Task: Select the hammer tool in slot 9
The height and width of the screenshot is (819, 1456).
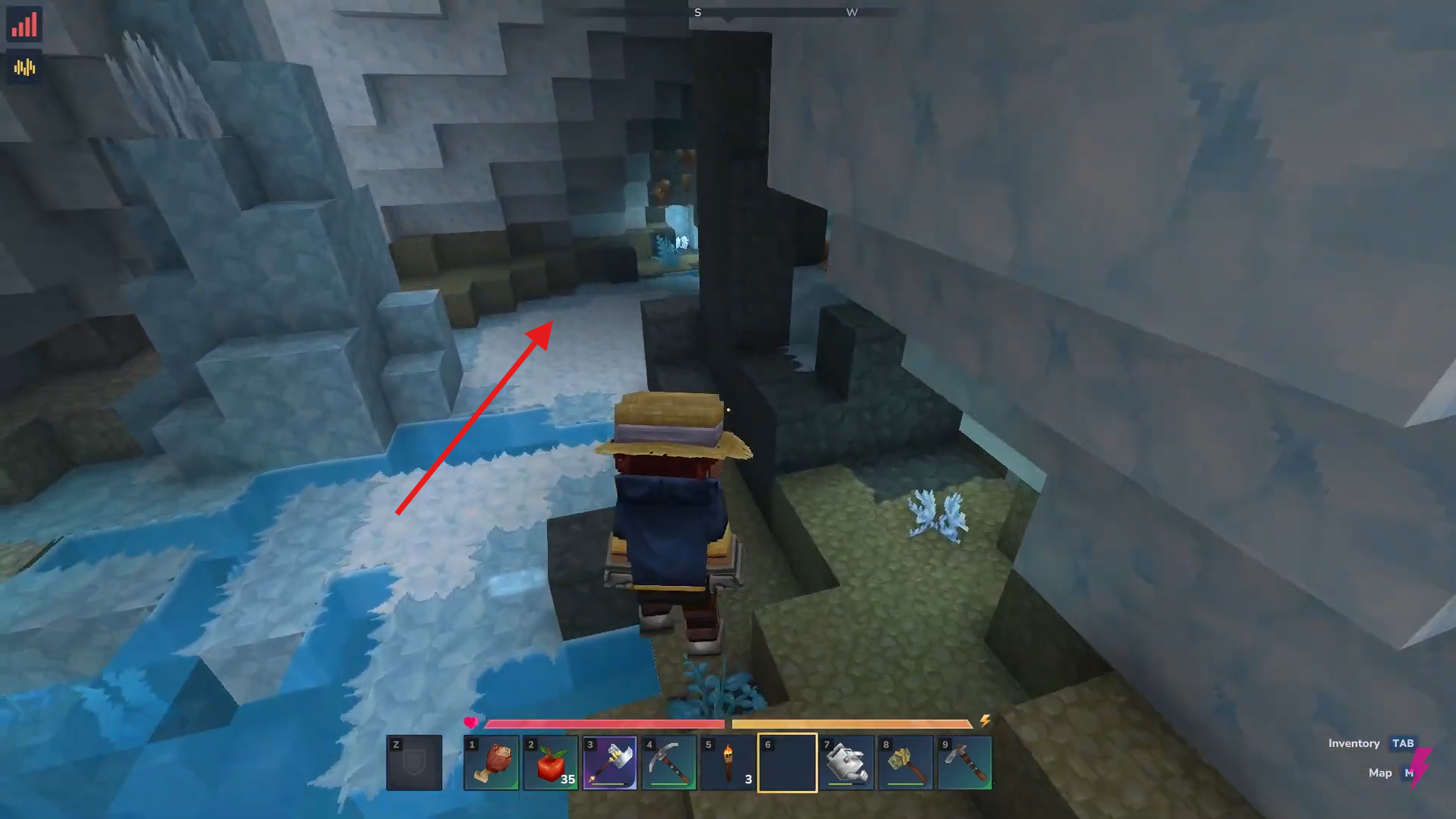Action: (964, 763)
